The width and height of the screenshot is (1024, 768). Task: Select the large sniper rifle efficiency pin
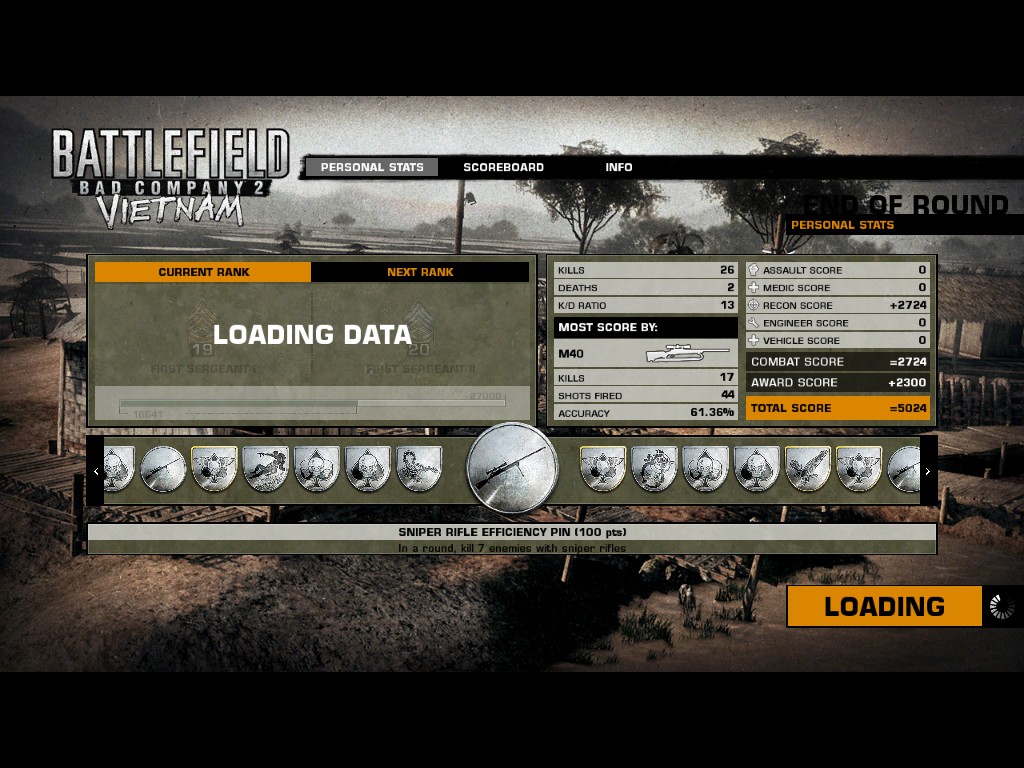(x=512, y=469)
